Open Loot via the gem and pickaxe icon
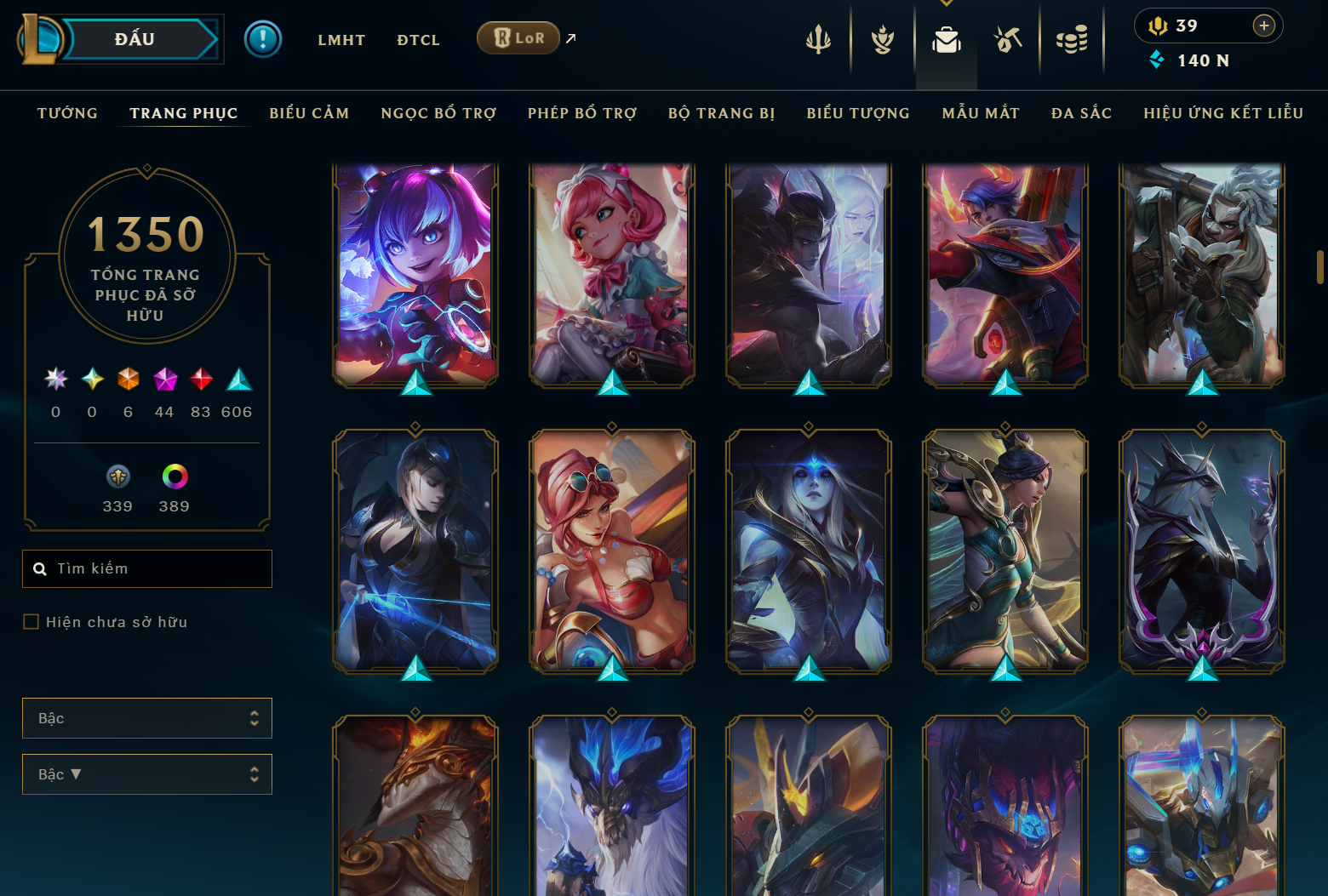Viewport: 1328px width, 896px height. coord(1007,38)
